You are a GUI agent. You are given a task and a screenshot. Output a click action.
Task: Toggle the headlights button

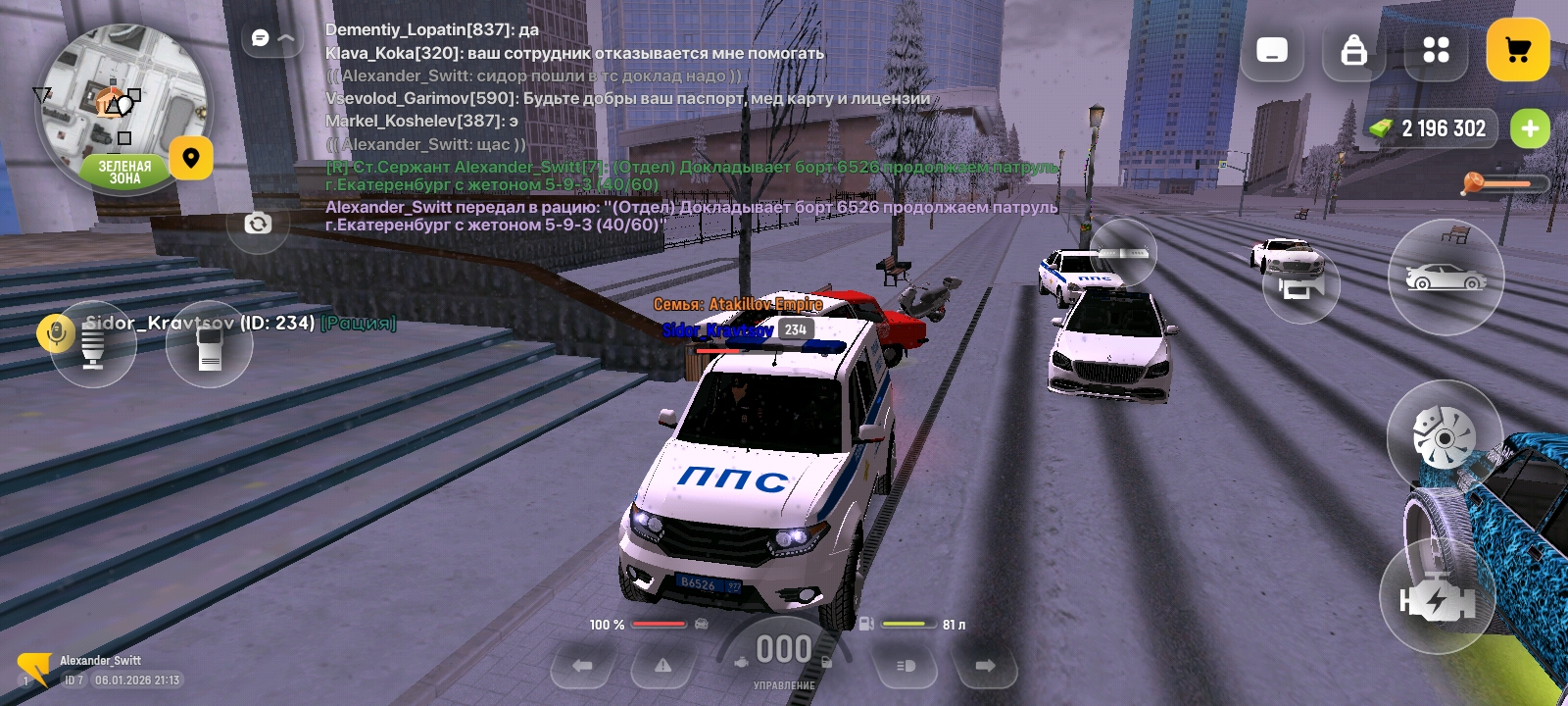pos(906,666)
